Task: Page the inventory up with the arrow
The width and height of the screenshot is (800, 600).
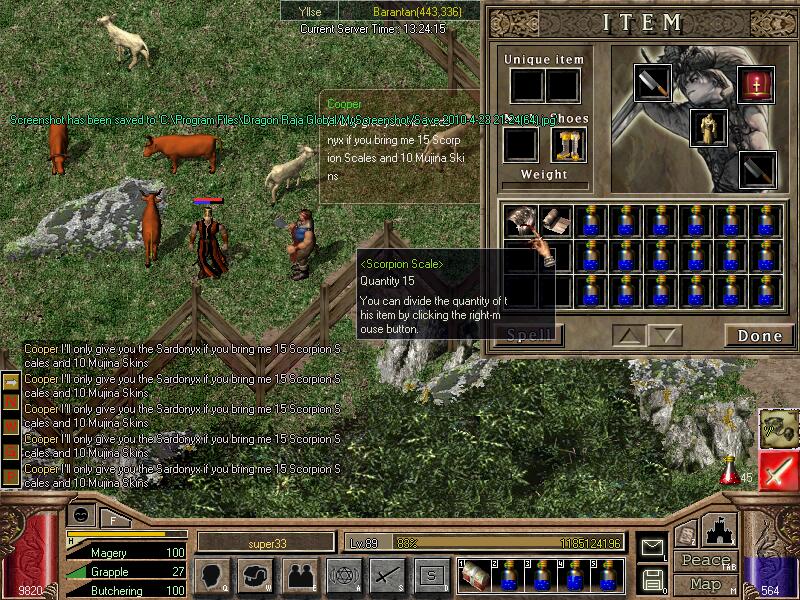Action: [629, 335]
